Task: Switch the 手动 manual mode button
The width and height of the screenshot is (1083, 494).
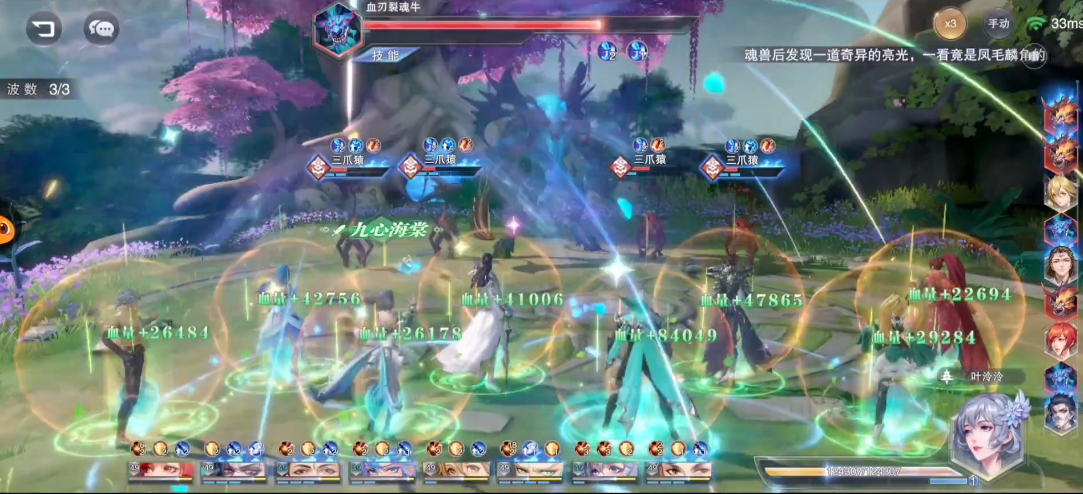Action: click(998, 23)
